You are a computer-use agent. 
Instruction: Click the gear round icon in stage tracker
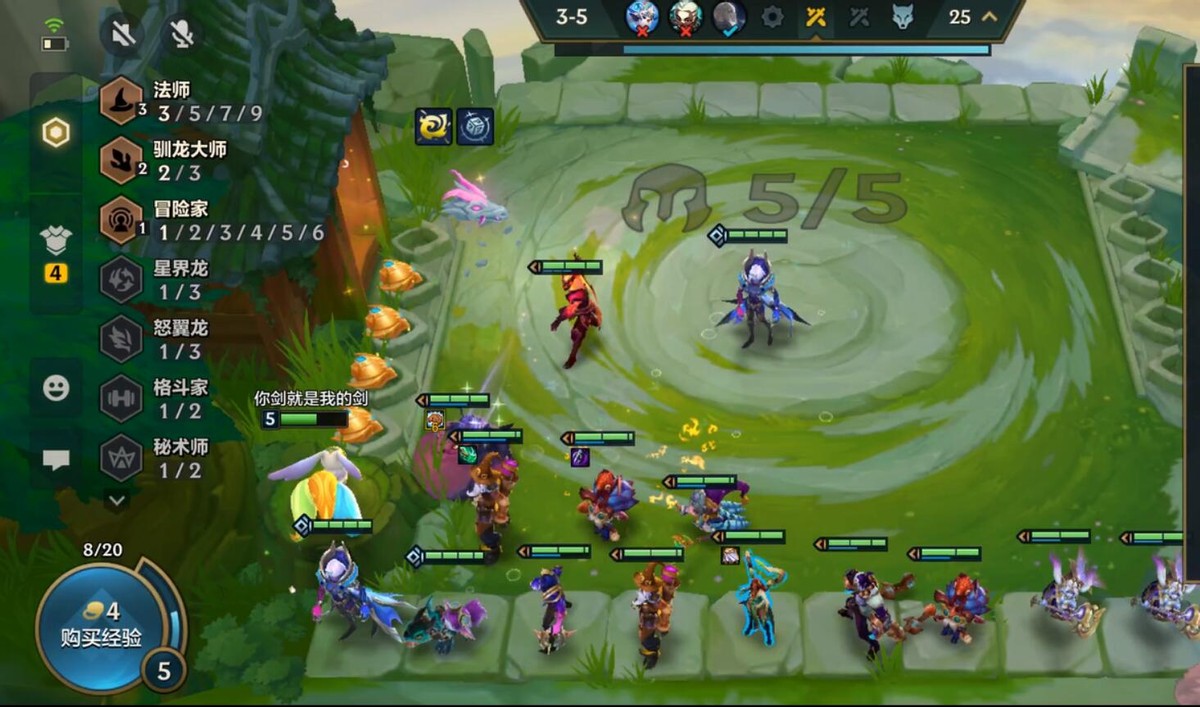[x=772, y=17]
